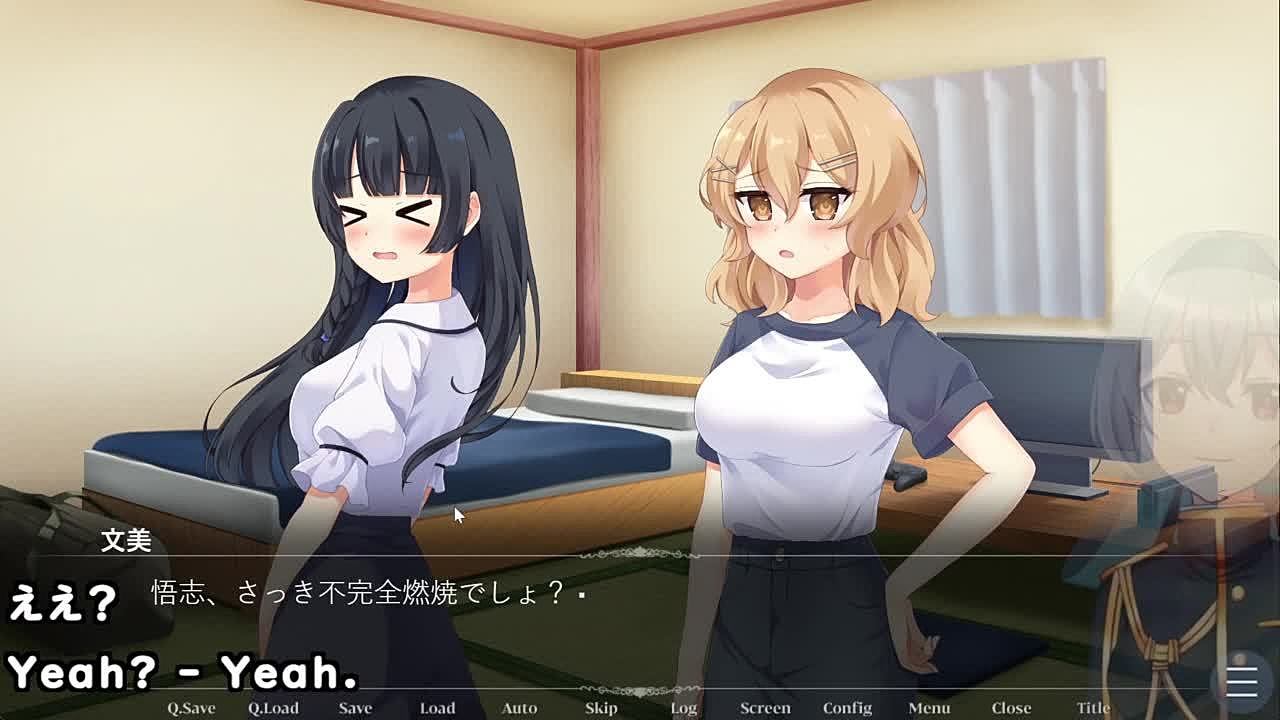Activate Skip mode
The image size is (1280, 720).
pos(601,707)
